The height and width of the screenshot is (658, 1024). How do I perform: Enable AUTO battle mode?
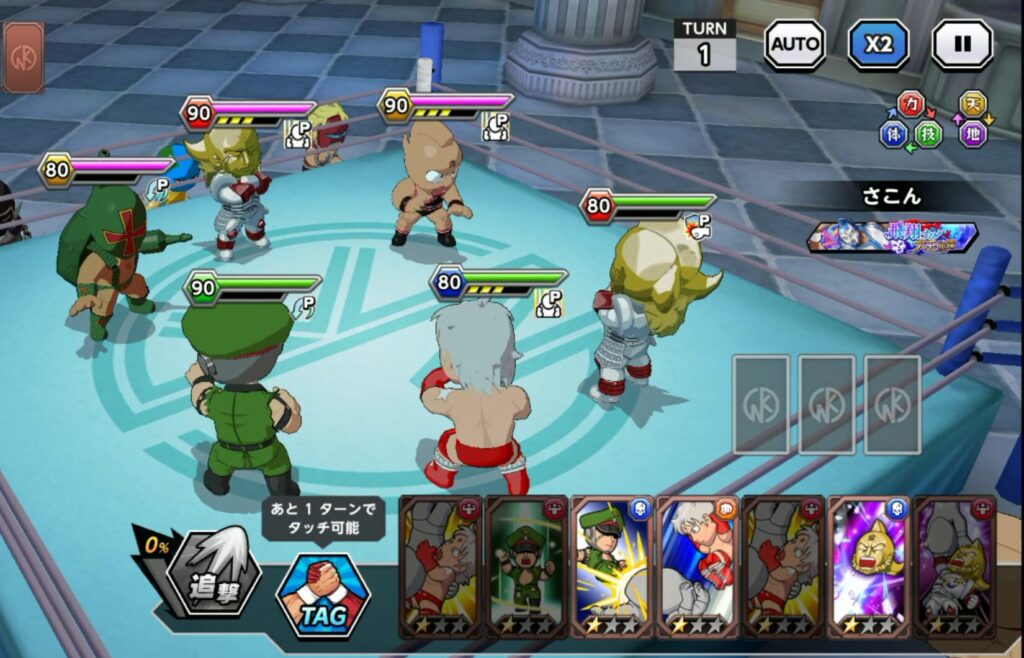point(795,44)
